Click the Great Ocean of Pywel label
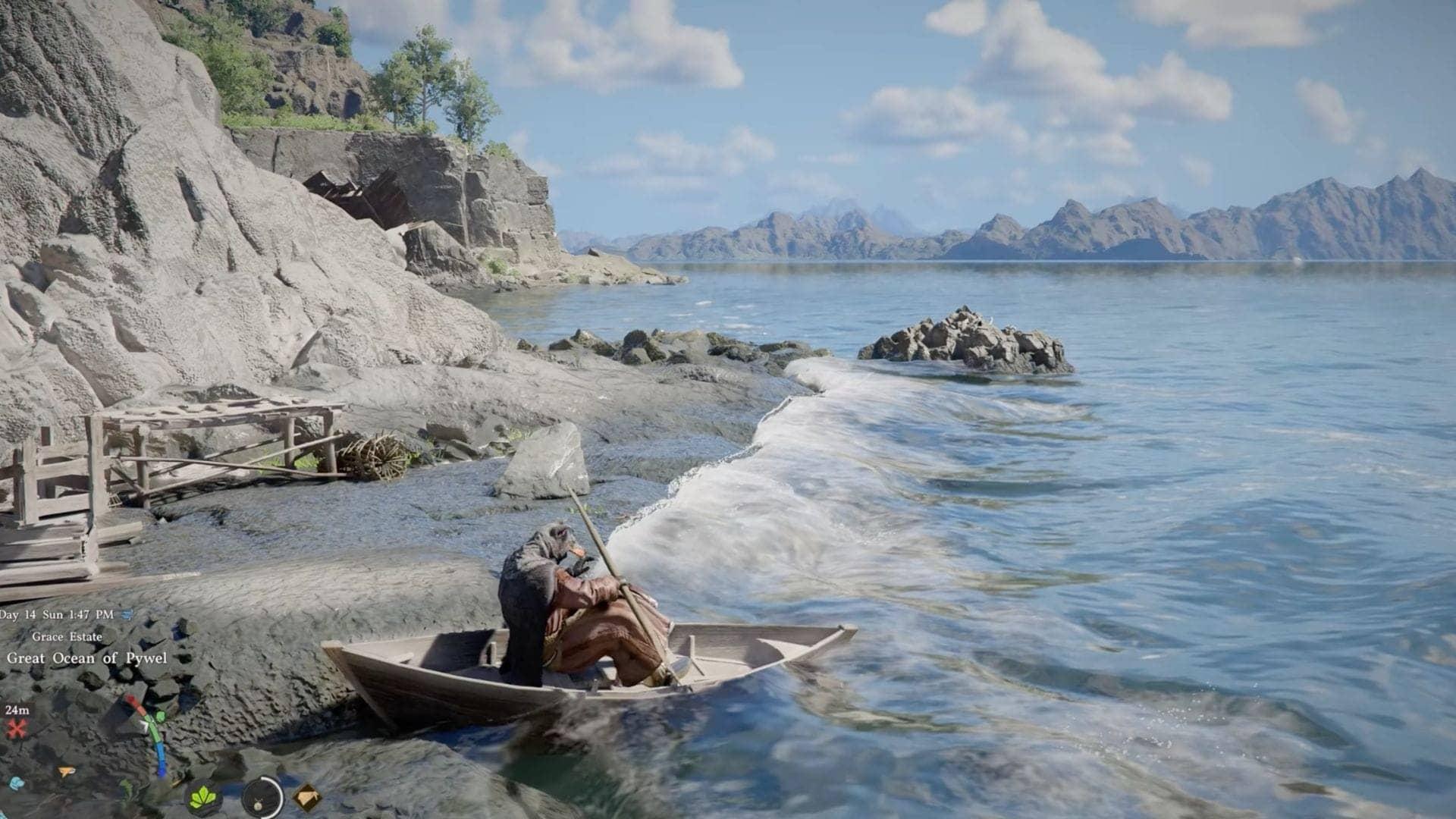1456x819 pixels. (x=87, y=658)
